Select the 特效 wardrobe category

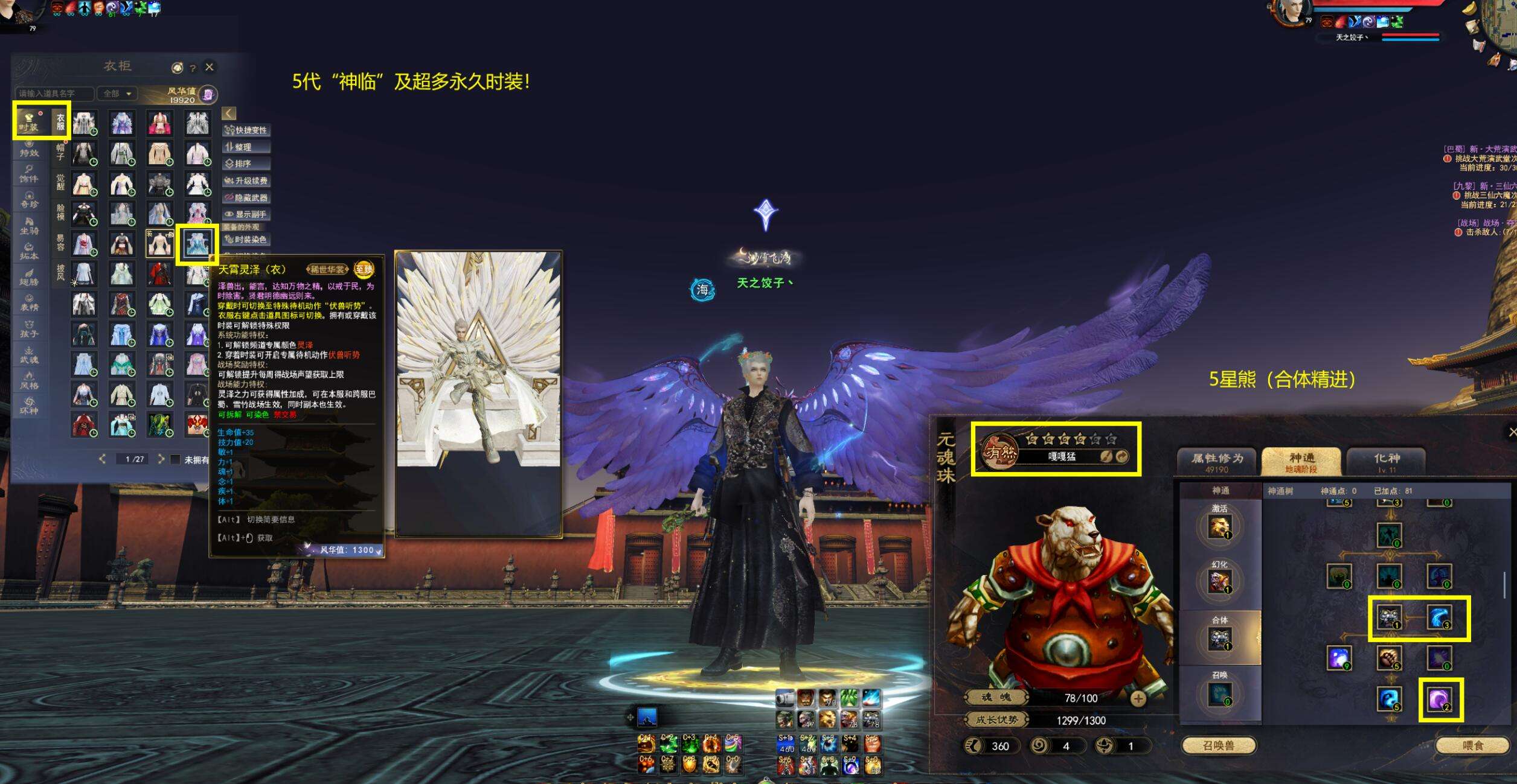click(29, 148)
